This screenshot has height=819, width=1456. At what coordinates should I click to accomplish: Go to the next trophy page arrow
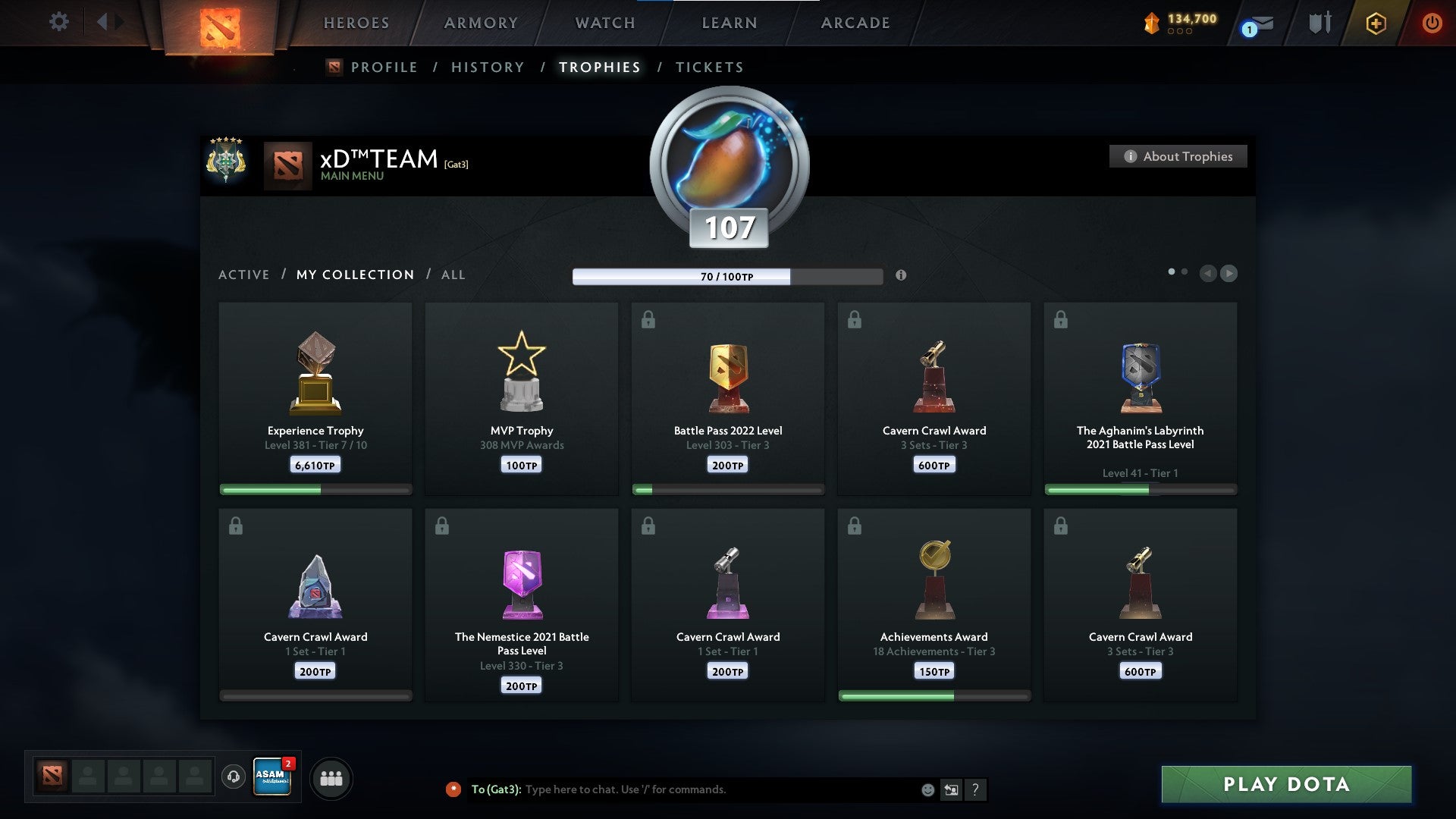[x=1229, y=274]
